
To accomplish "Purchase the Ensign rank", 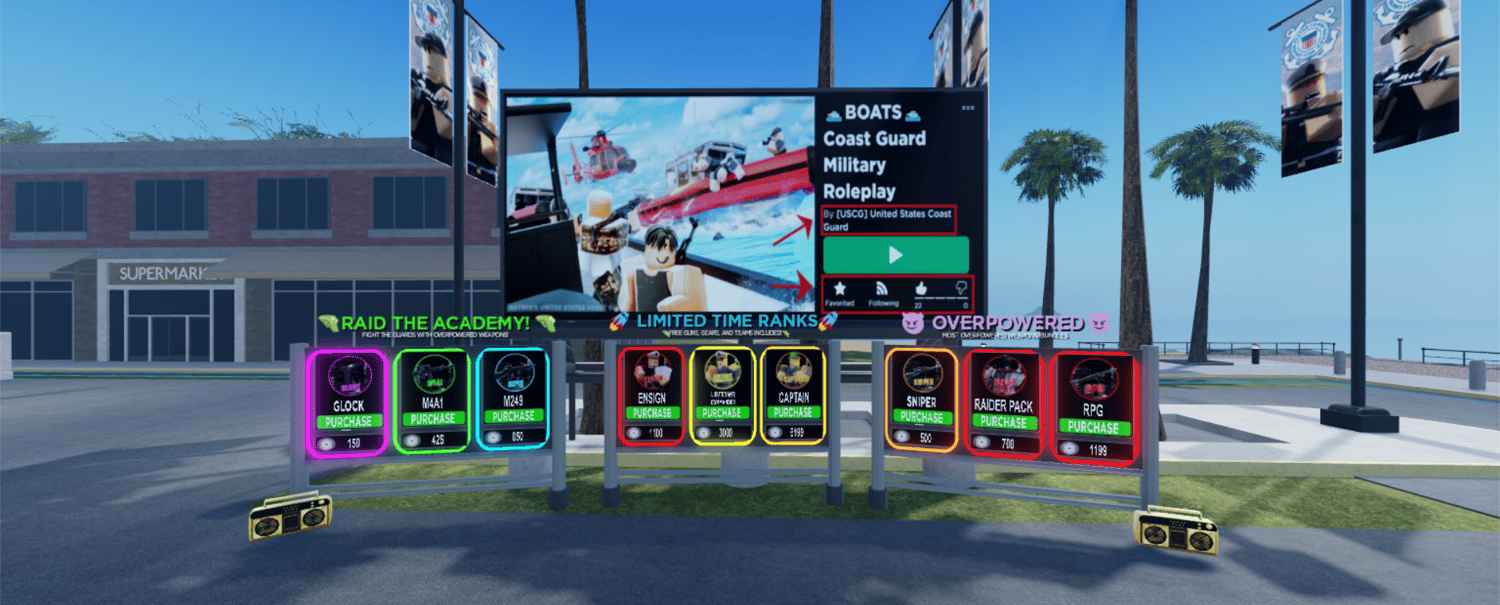I will [x=652, y=413].
